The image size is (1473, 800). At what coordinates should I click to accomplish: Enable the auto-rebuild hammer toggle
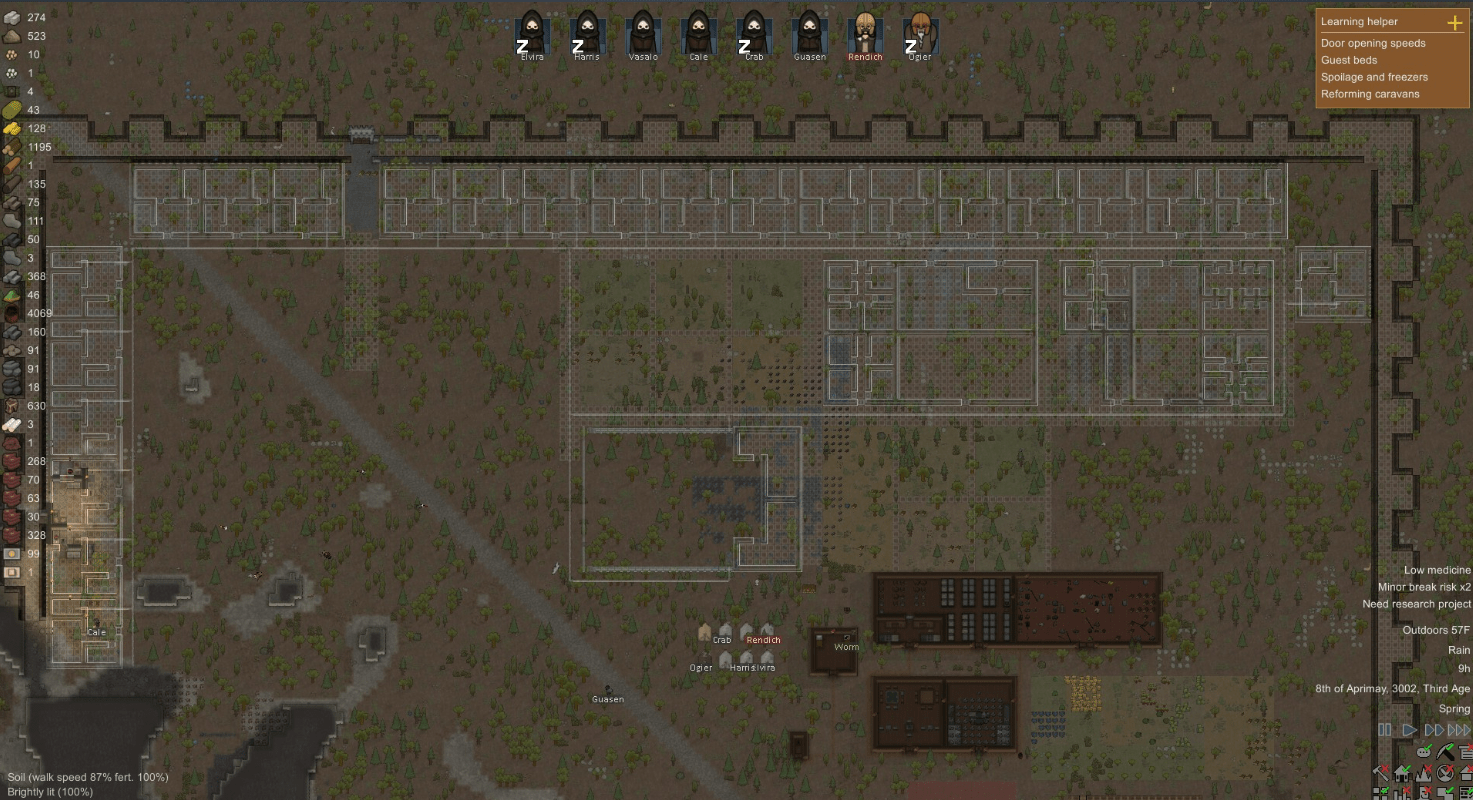[x=1383, y=771]
